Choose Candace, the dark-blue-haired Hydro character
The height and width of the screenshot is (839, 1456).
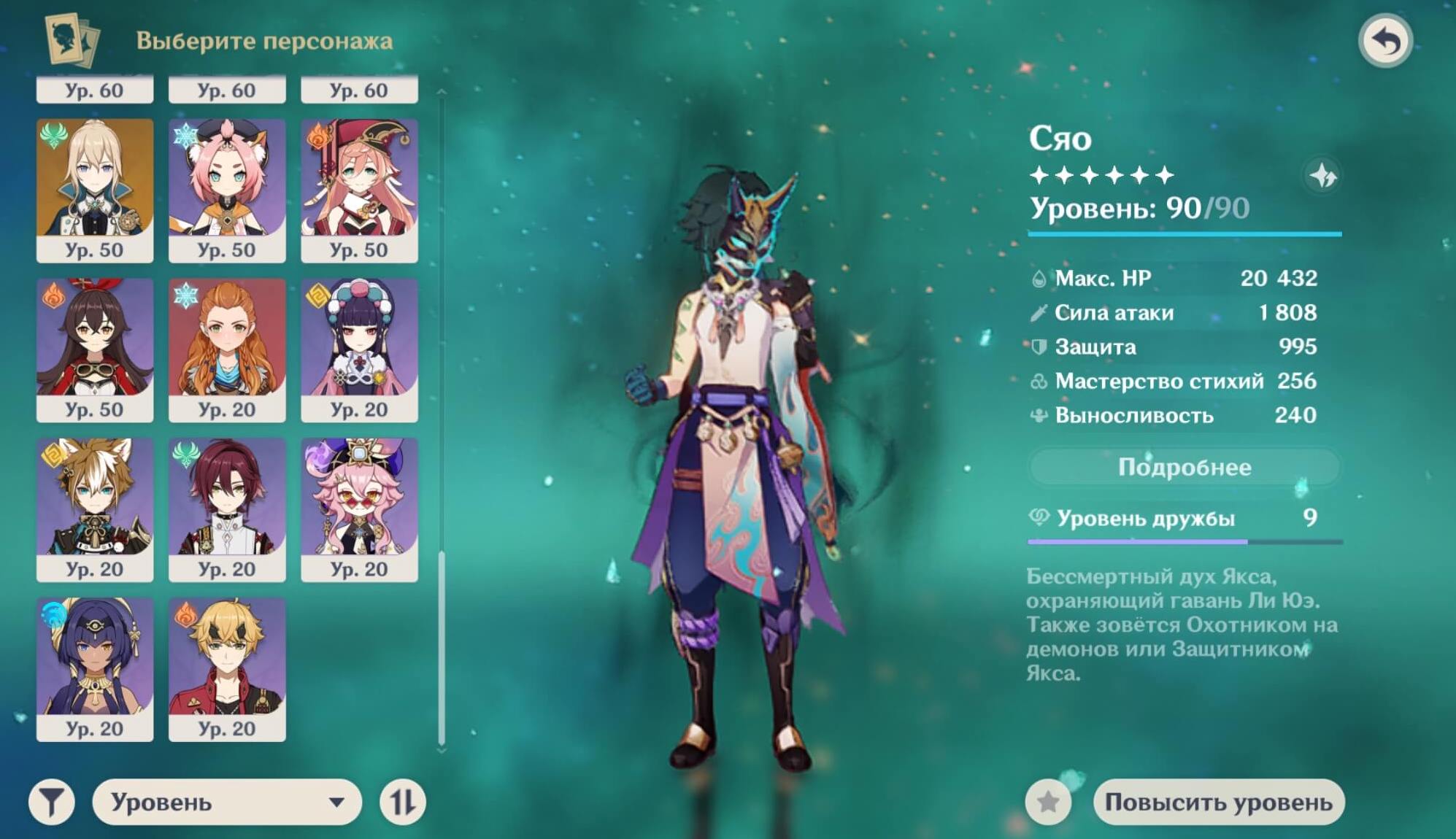tap(95, 669)
